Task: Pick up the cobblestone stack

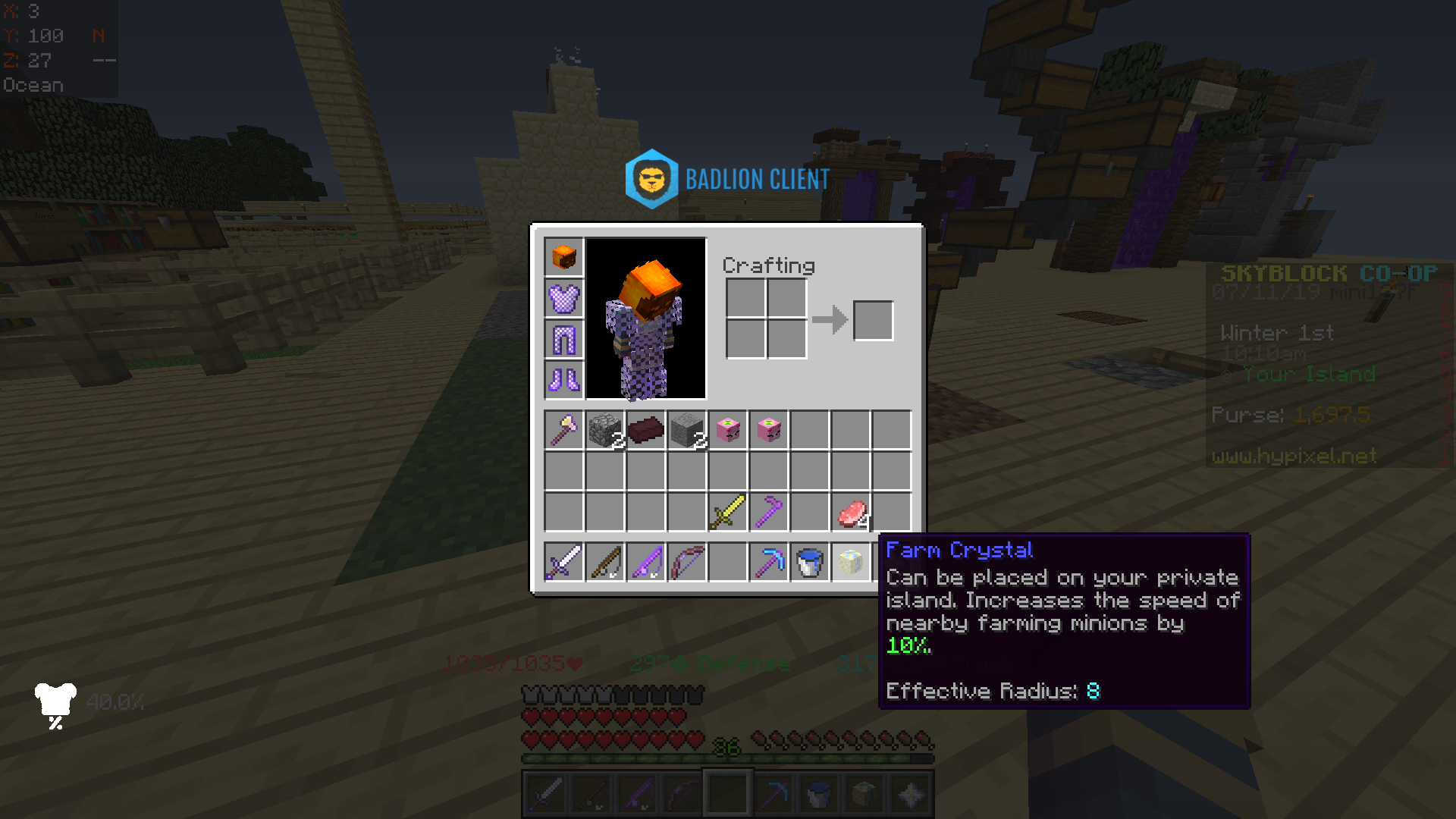Action: tap(604, 431)
